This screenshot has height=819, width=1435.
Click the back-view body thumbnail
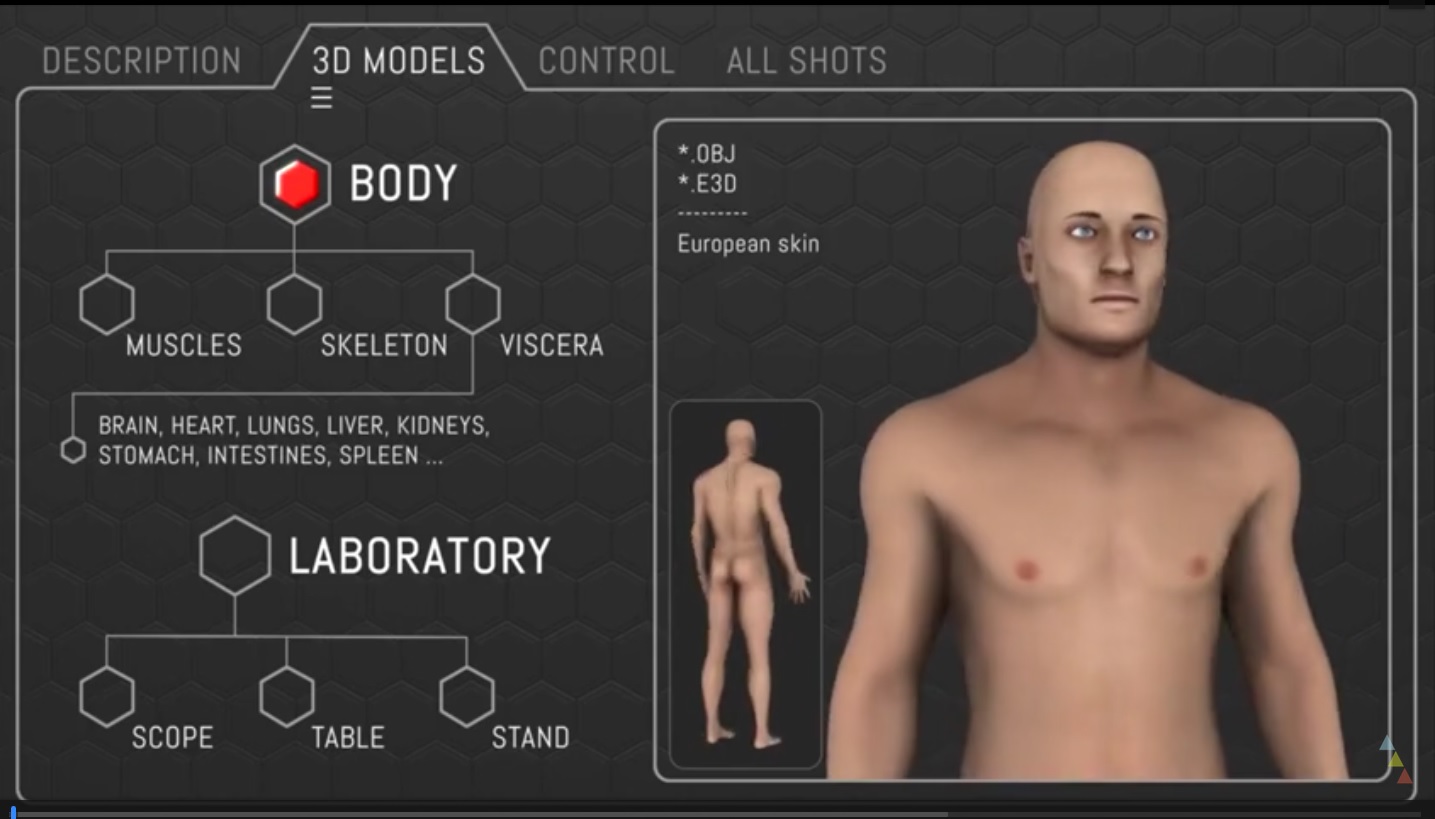click(745, 585)
